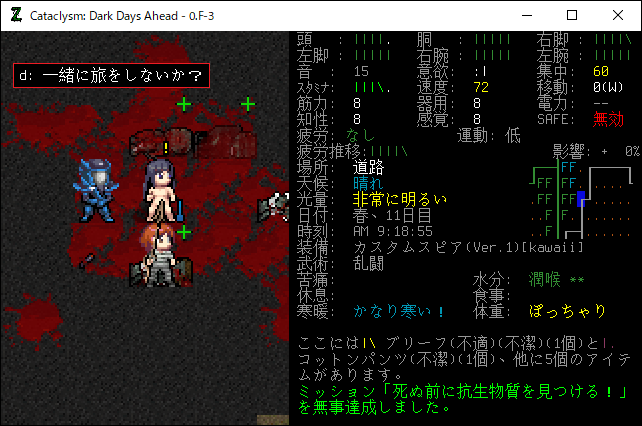Minimize the game window

tap(526, 15)
